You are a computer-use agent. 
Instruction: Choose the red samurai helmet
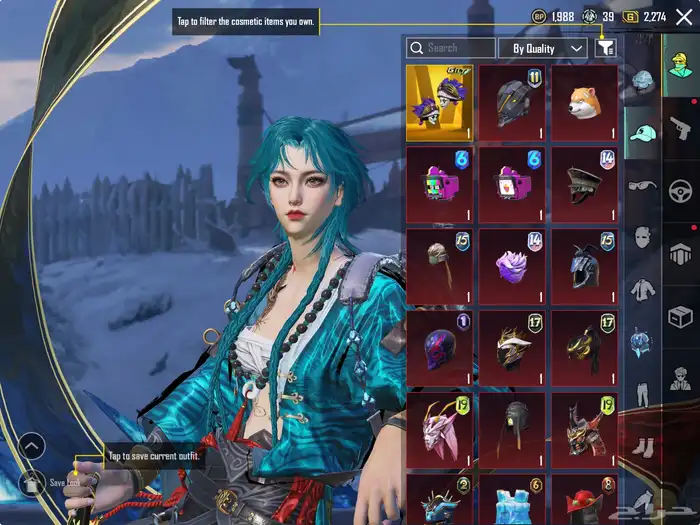click(584, 429)
